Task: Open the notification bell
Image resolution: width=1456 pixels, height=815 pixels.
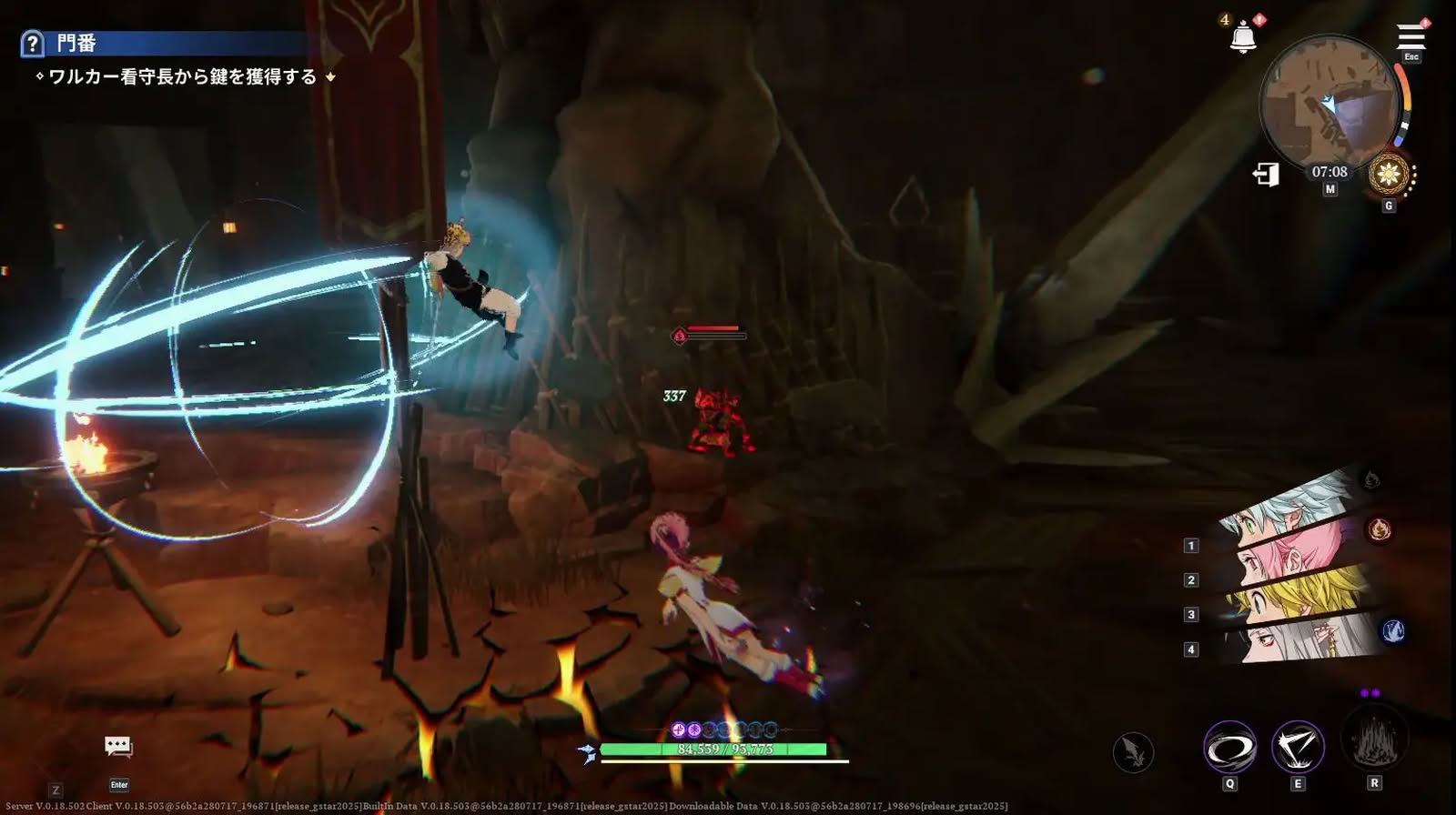Action: [x=1243, y=37]
